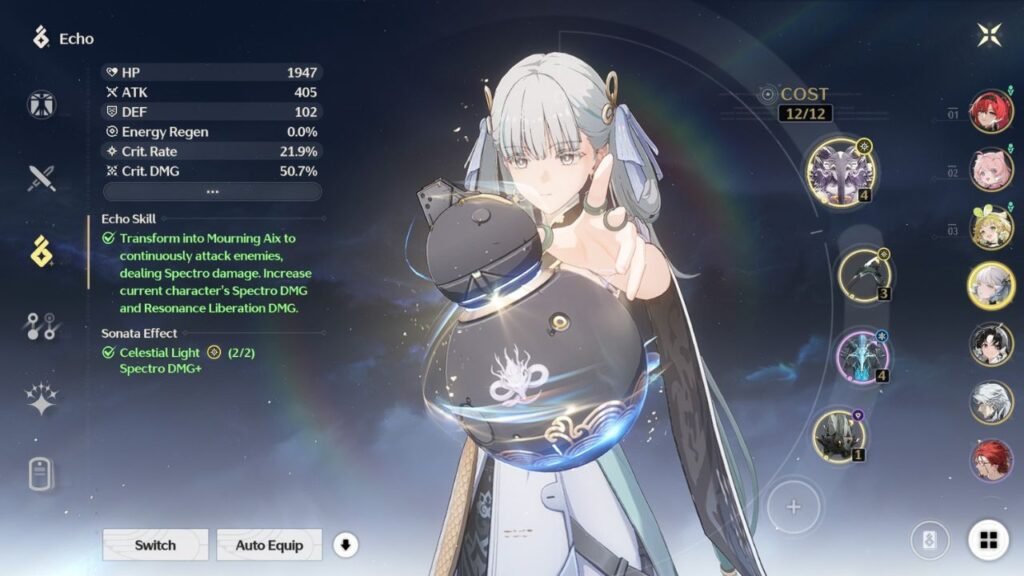Select the cost 3 echo slot
This screenshot has width=1024, height=576.
pyautogui.click(x=863, y=275)
